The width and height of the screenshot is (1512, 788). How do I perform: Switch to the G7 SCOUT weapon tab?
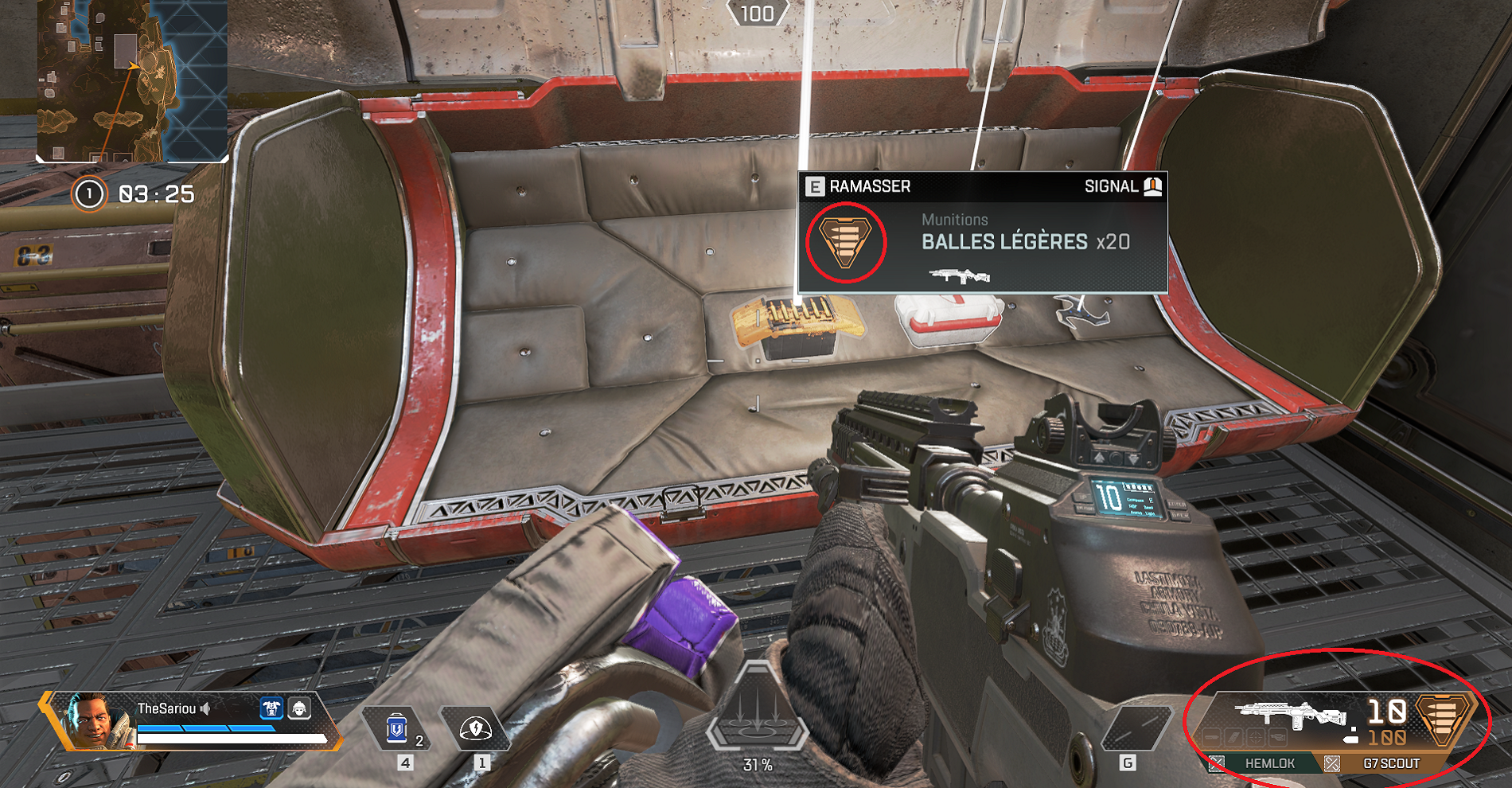[x=1391, y=763]
